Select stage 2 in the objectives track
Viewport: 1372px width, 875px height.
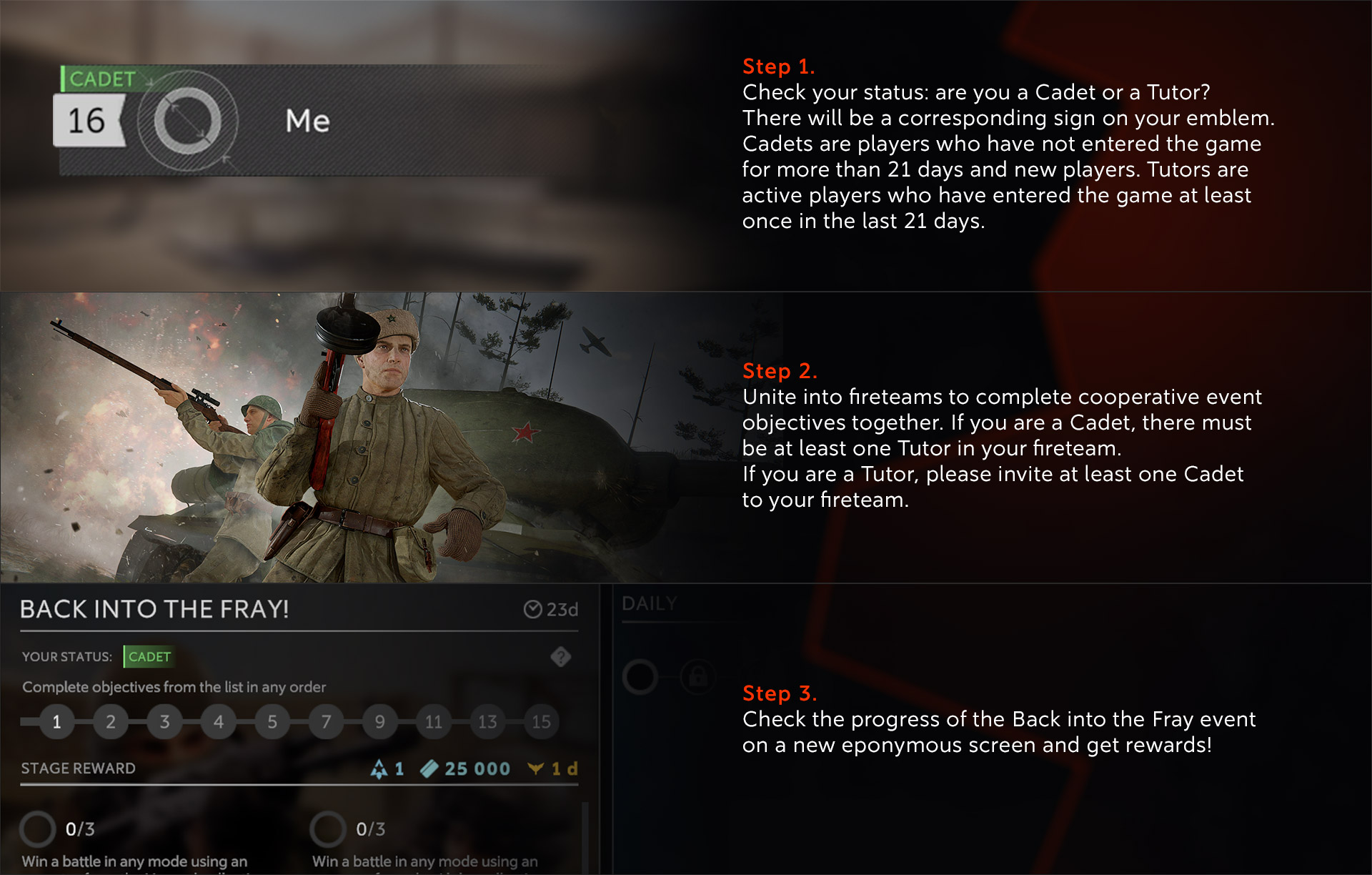(111, 722)
